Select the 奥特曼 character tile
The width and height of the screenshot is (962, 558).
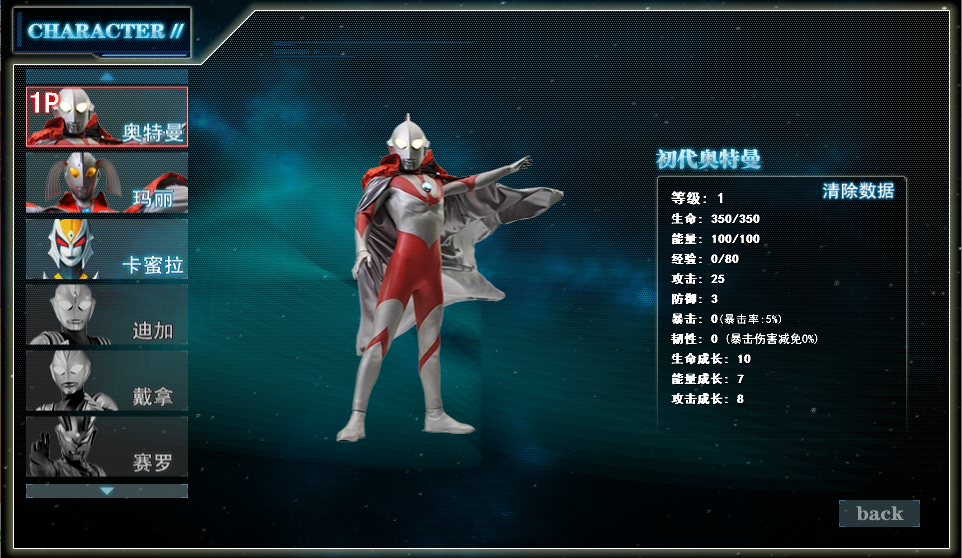coord(107,117)
